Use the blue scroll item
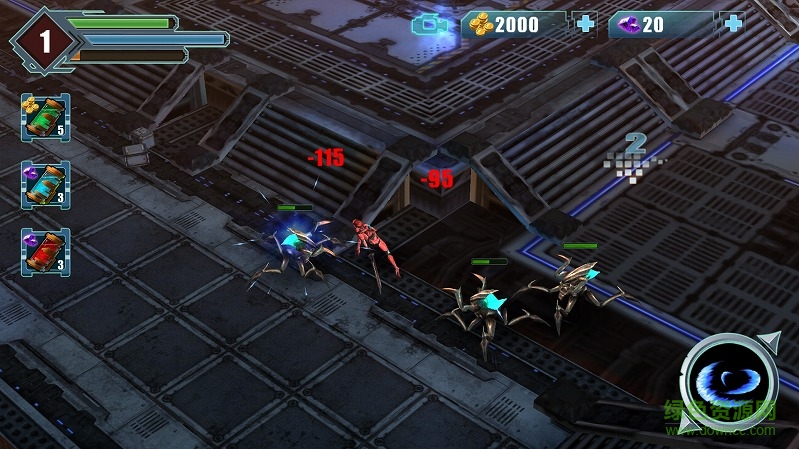The width and height of the screenshot is (799, 449). [45, 185]
